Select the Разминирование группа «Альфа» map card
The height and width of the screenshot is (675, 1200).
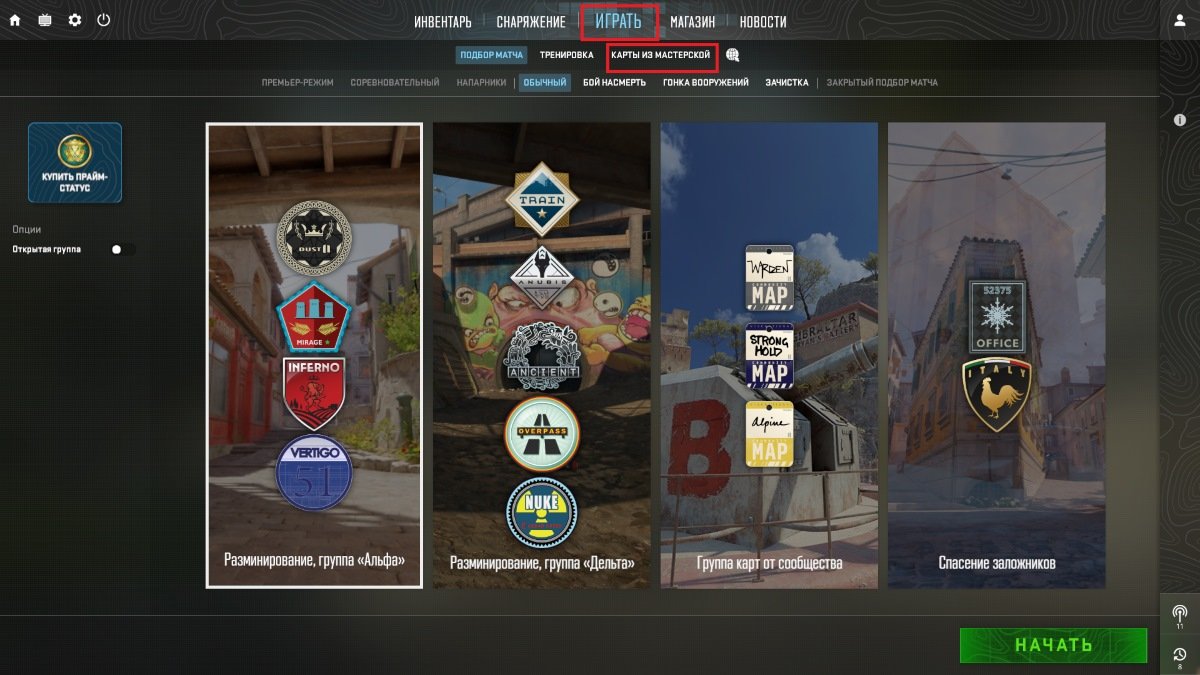[314, 355]
